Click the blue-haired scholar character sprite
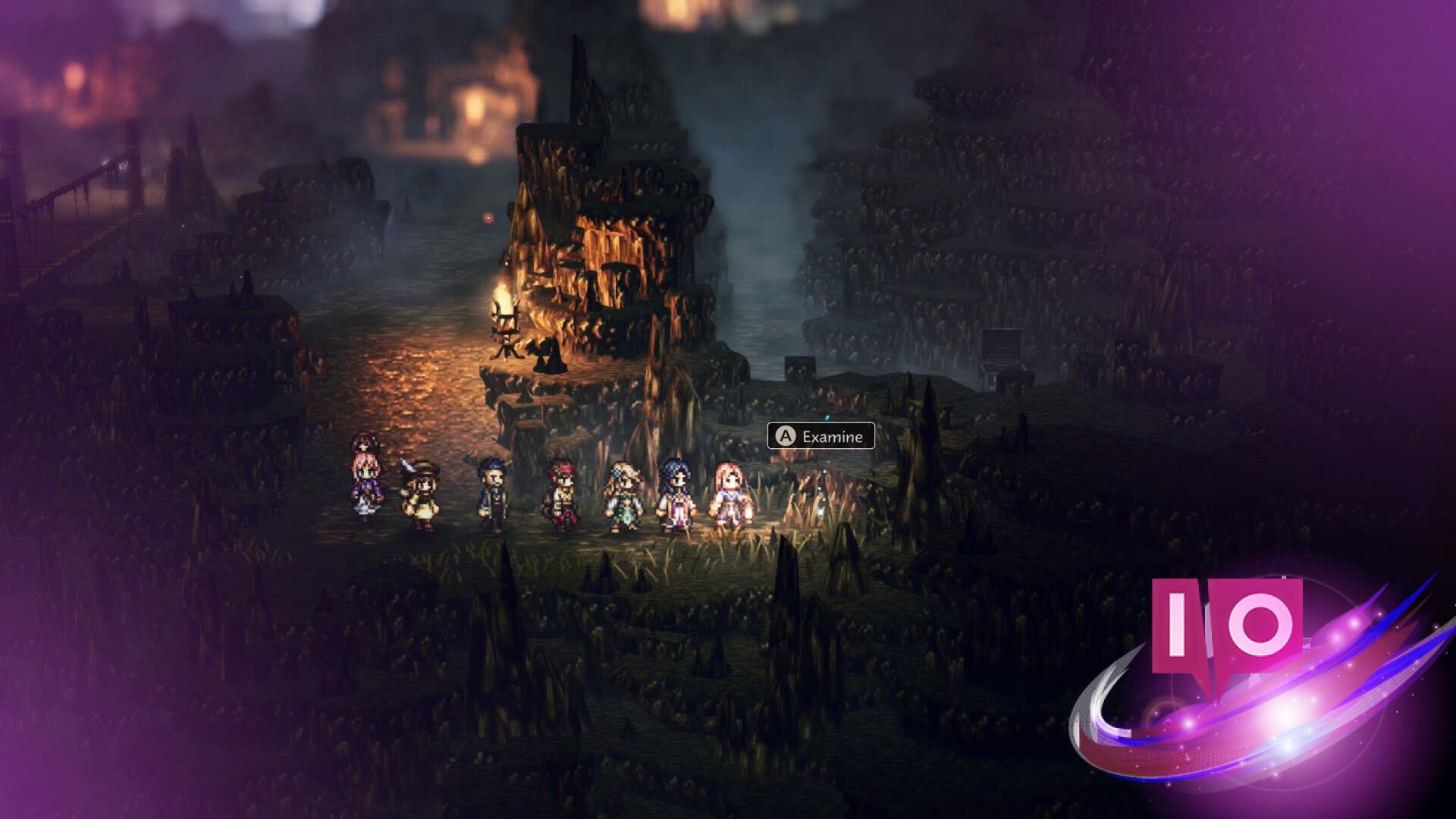This screenshot has height=819, width=1456. click(x=491, y=489)
